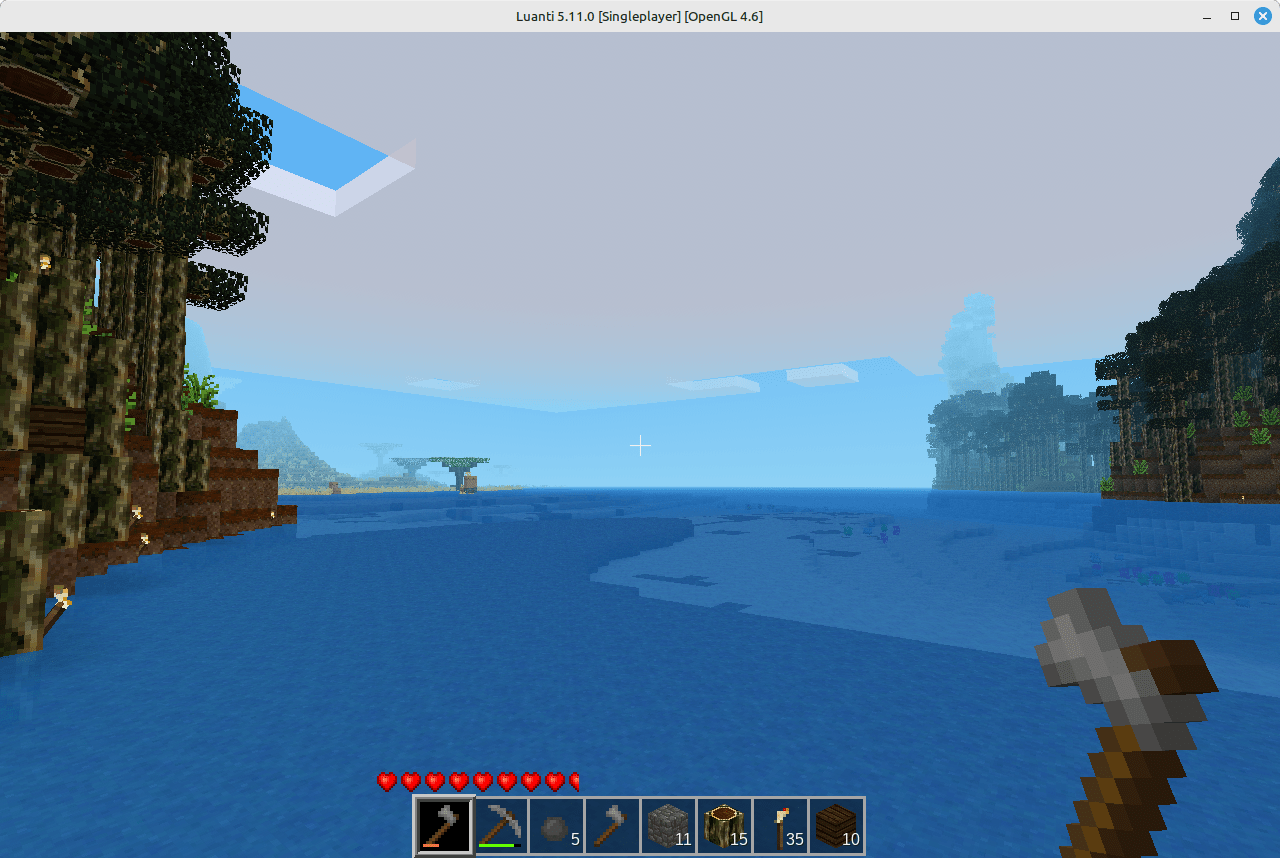Click the Luanti 5.11.0 title bar text
Screen dimensions: 1280x858
(640, 16)
